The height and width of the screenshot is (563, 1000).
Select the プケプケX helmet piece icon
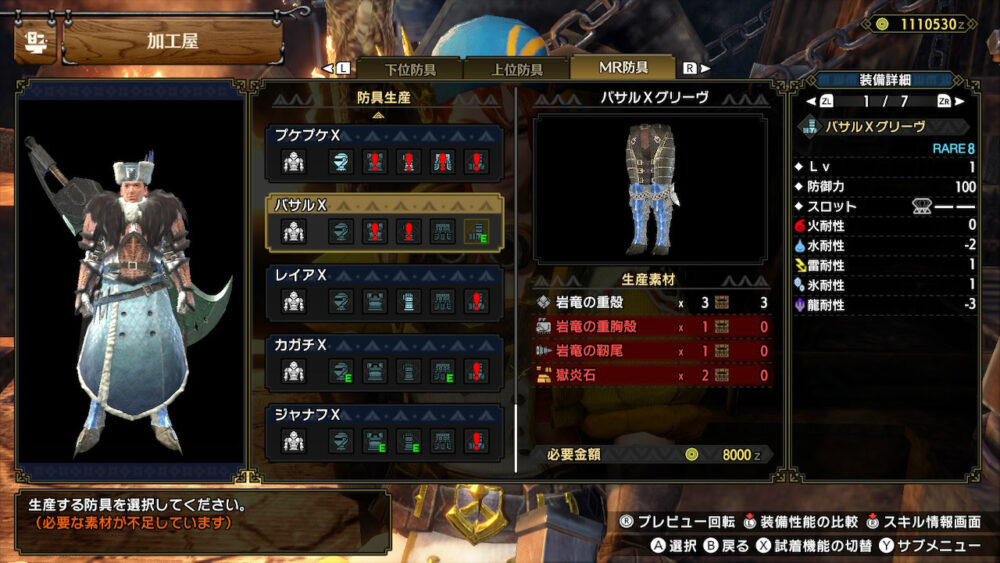tap(341, 162)
